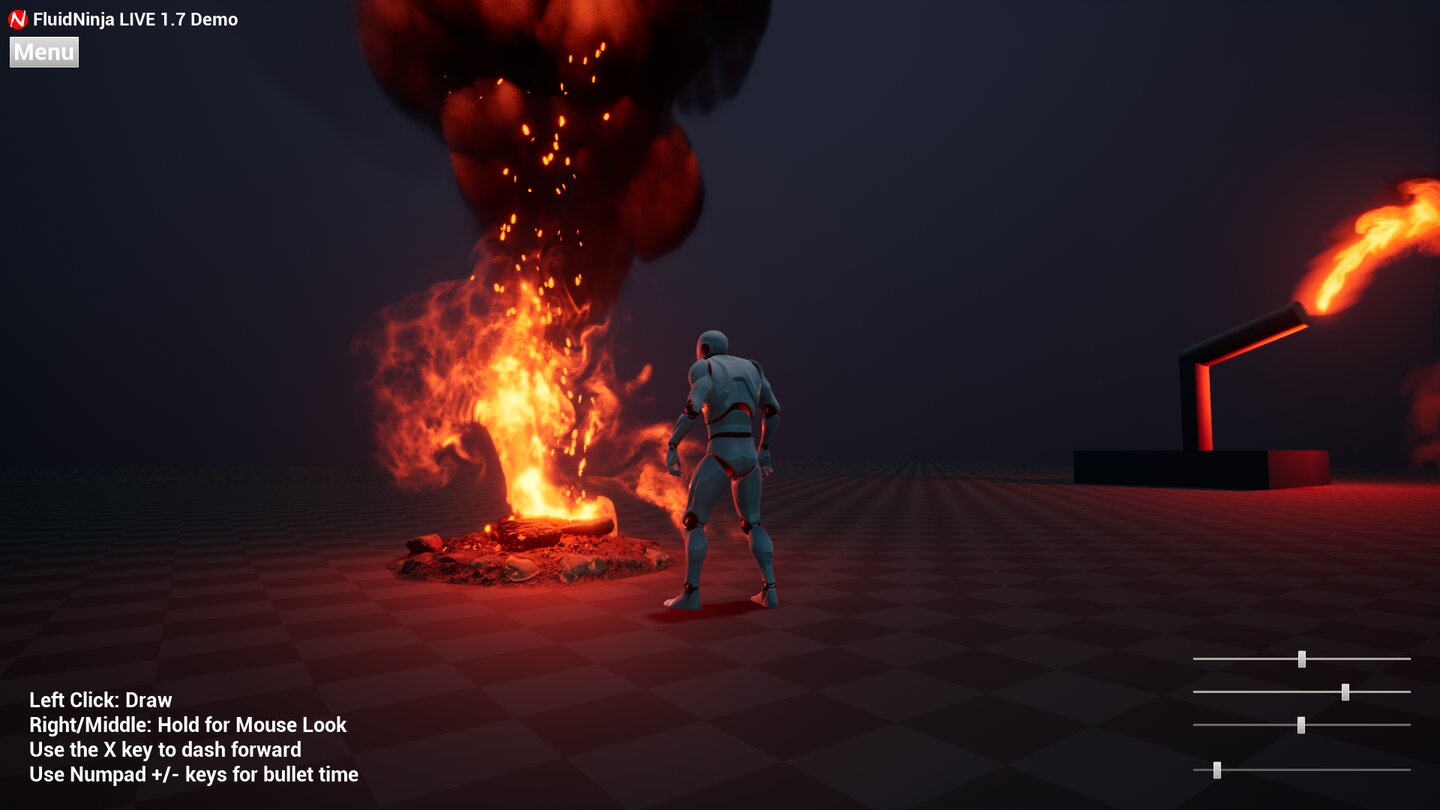Click the 'Left Click: Draw' instruction text
Viewport: 1440px width, 810px height.
click(x=100, y=700)
